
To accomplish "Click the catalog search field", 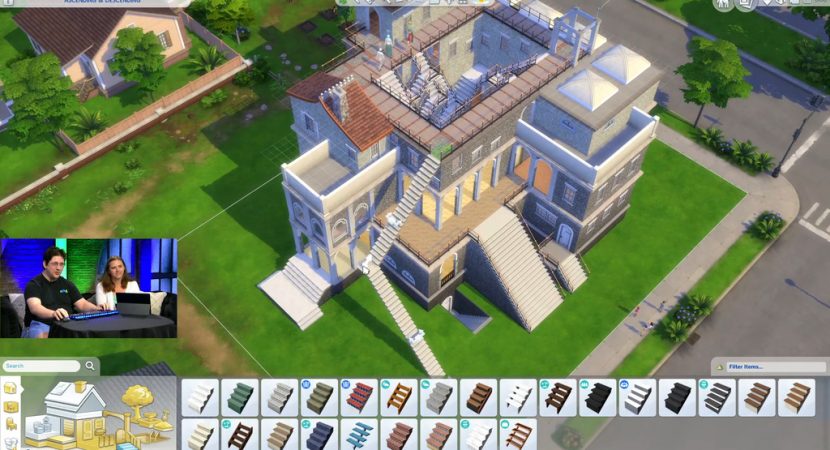I will [x=40, y=366].
